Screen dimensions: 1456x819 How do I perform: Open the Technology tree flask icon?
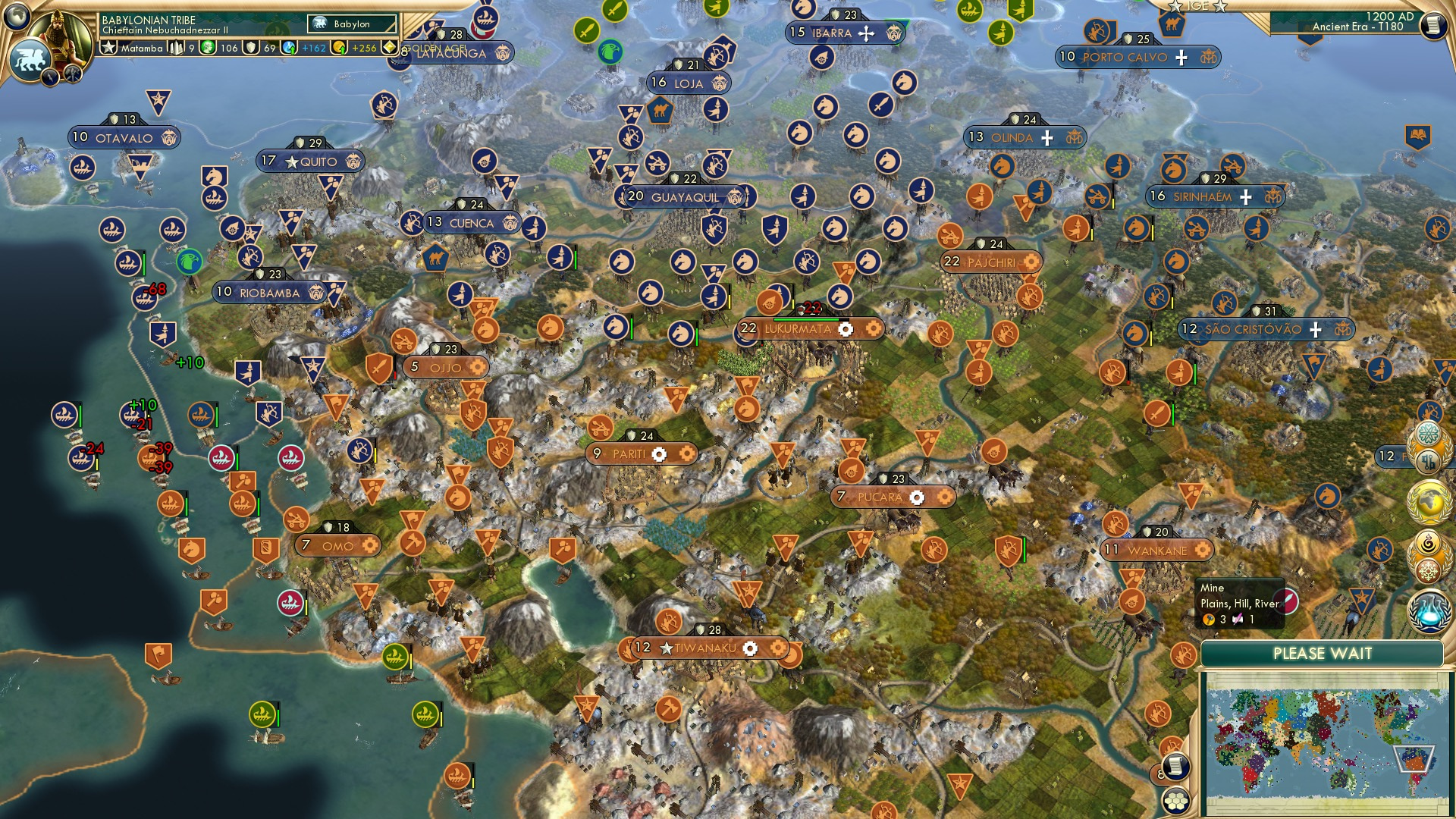coord(1429,612)
